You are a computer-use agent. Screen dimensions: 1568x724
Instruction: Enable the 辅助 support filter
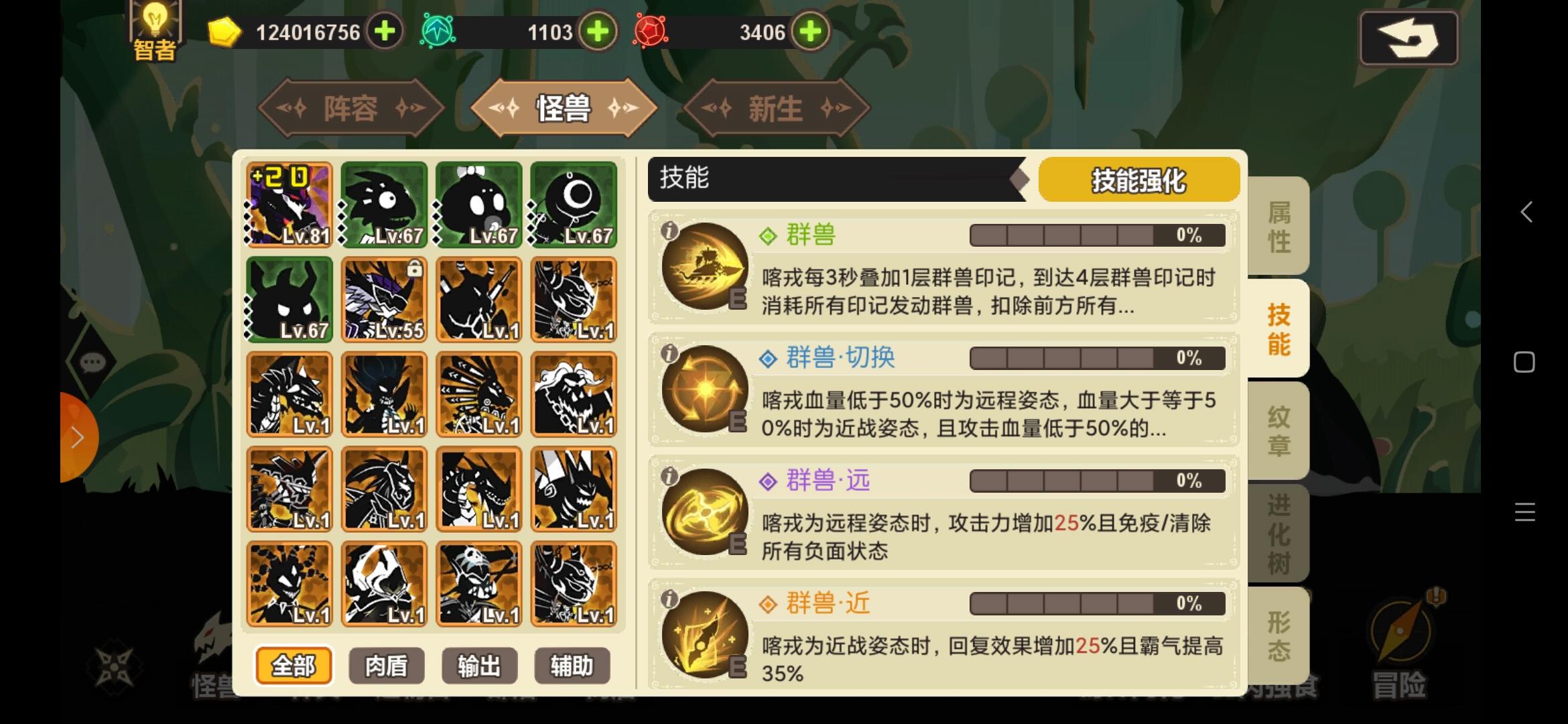[572, 665]
